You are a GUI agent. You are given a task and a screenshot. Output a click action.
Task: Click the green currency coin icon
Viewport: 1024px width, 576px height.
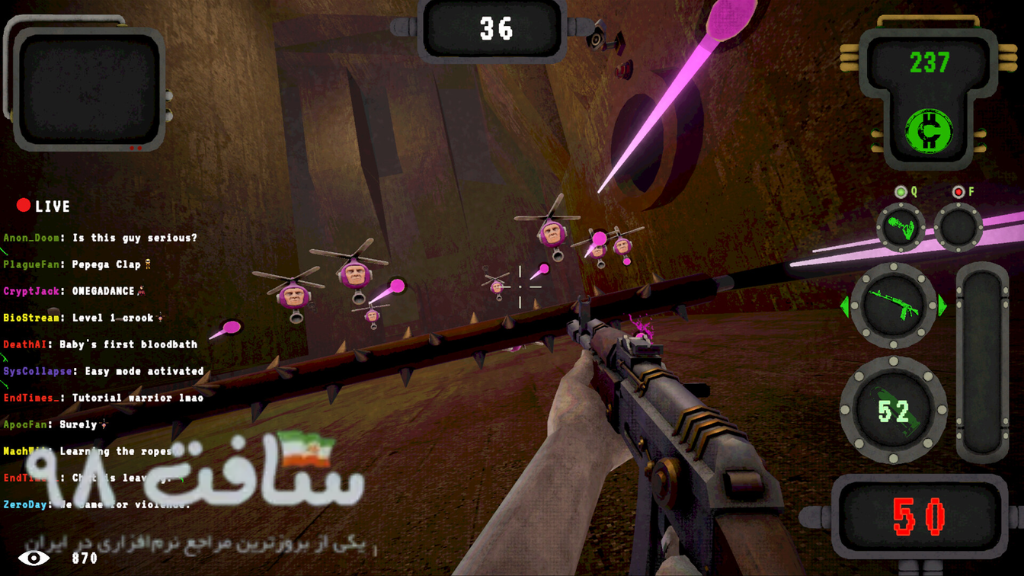(928, 131)
